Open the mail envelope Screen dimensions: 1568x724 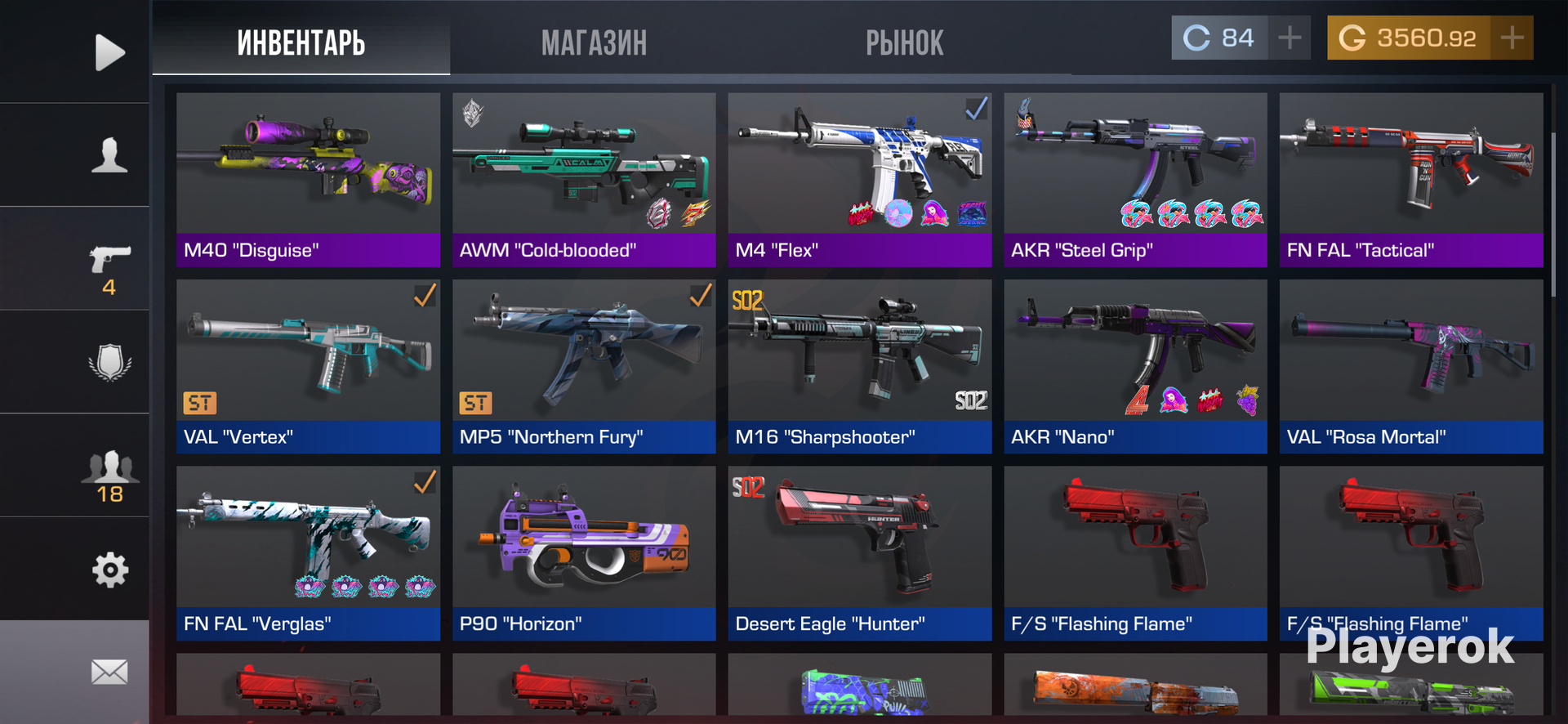click(x=109, y=672)
